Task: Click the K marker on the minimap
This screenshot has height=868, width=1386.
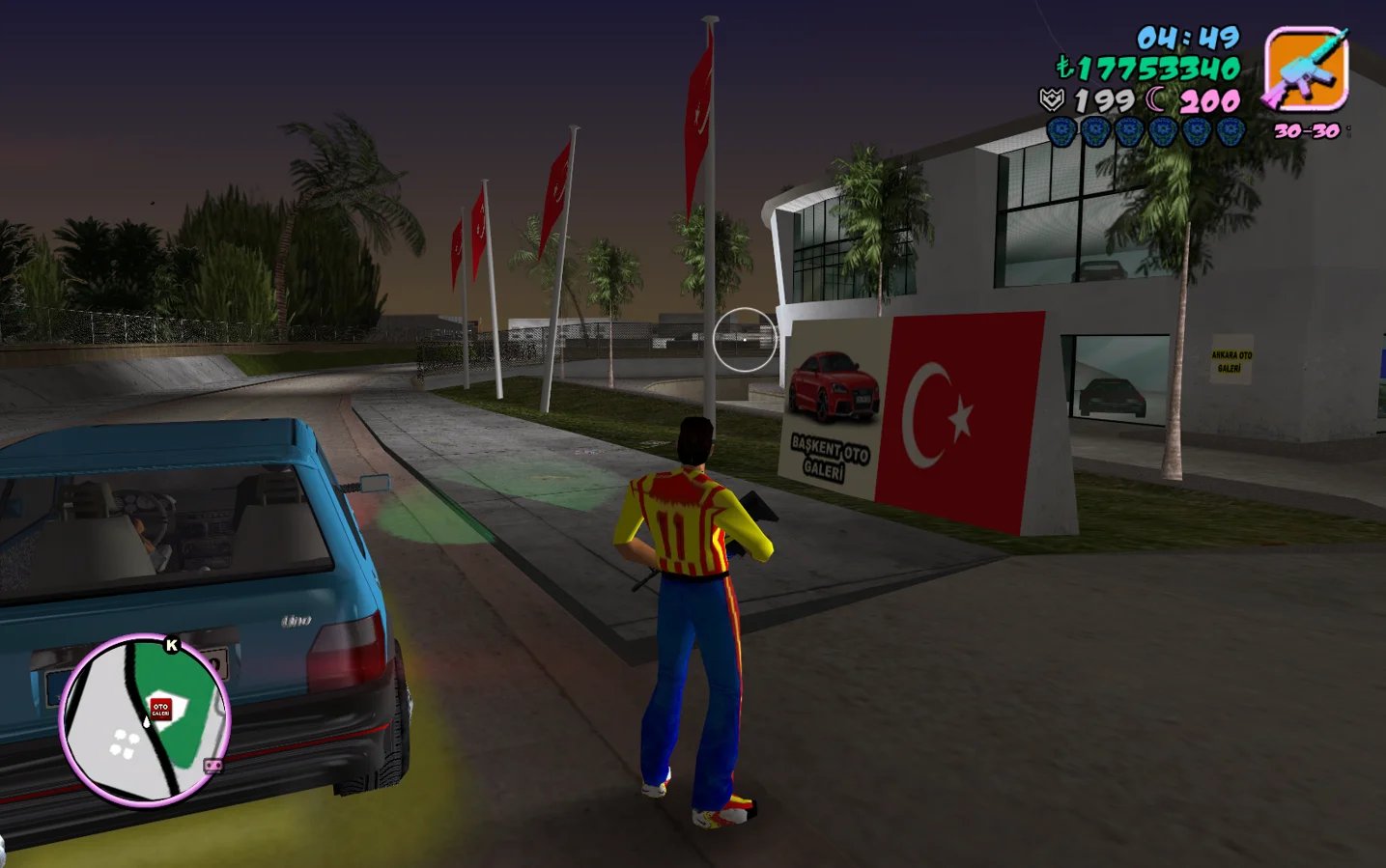Action: click(x=172, y=645)
